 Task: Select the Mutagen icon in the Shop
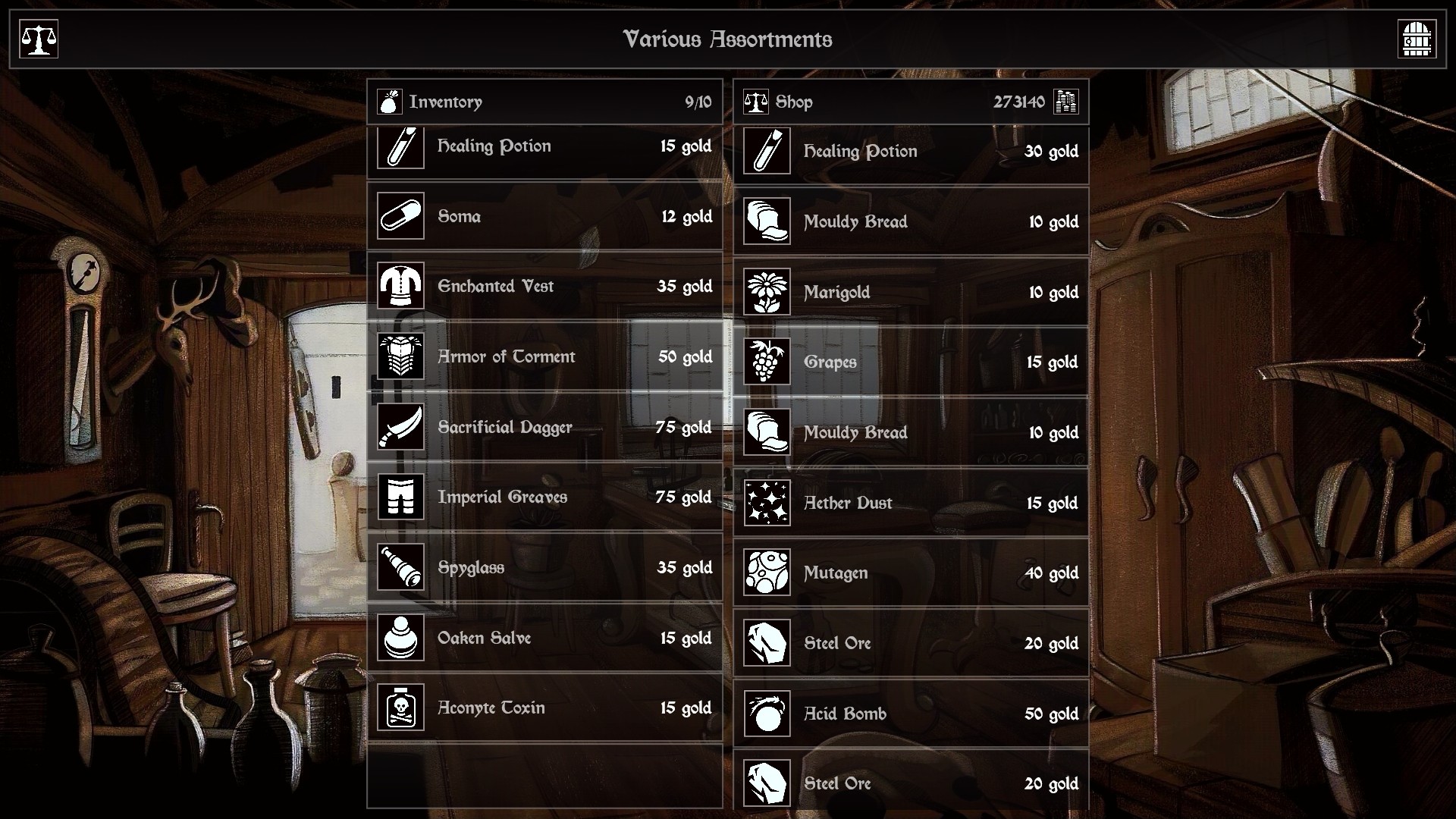pyautogui.click(x=767, y=573)
